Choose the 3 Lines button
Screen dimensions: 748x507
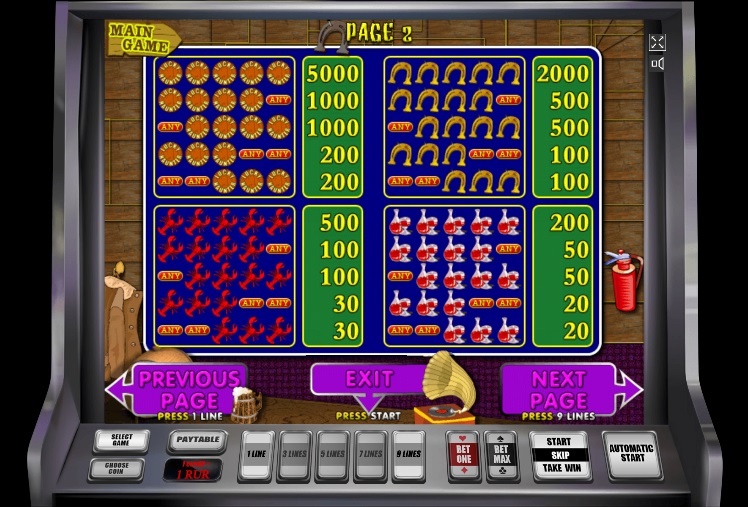coord(294,455)
